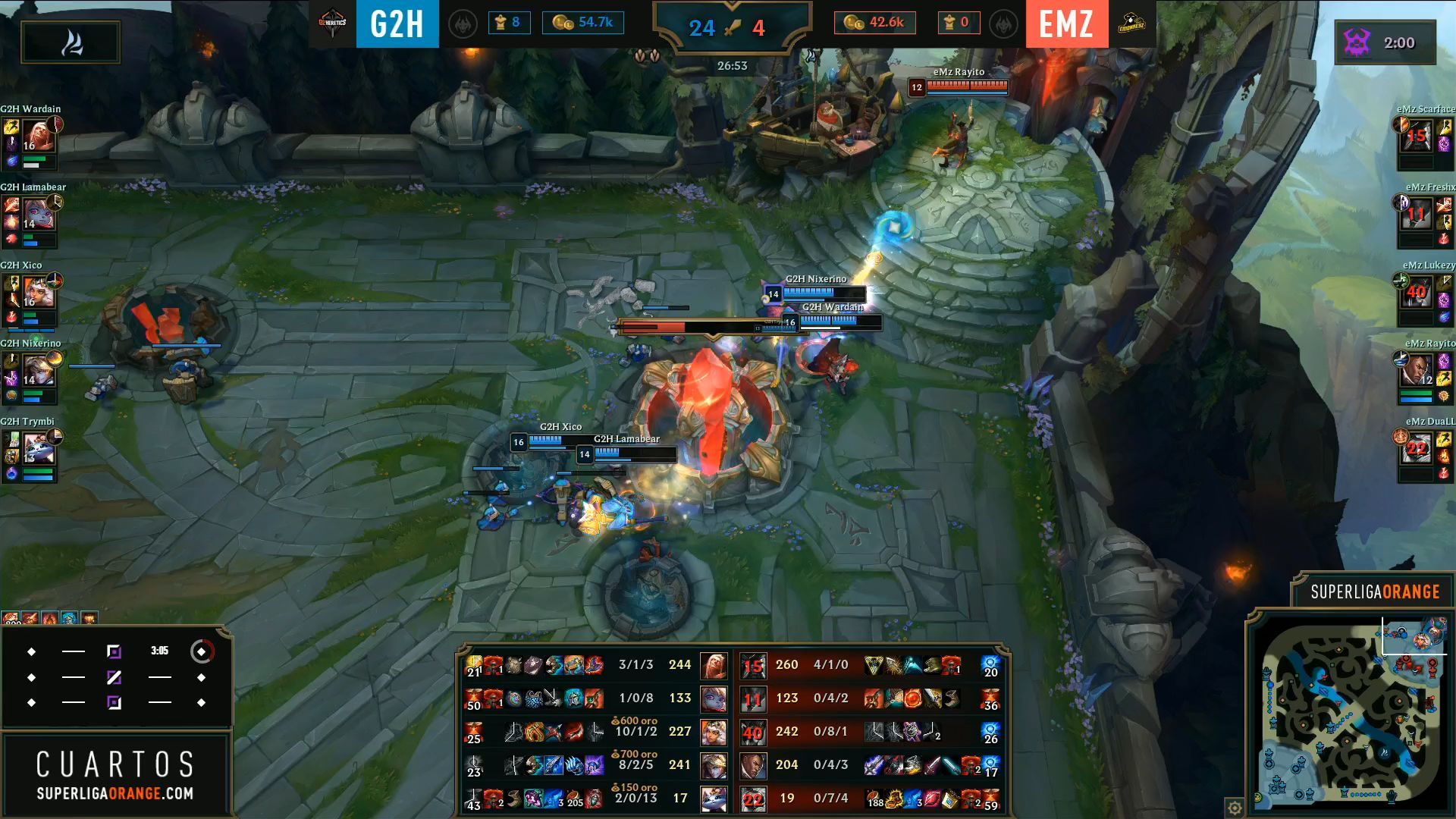Click the G2H team logo at top
The width and height of the screenshot is (1456, 819).
[332, 24]
